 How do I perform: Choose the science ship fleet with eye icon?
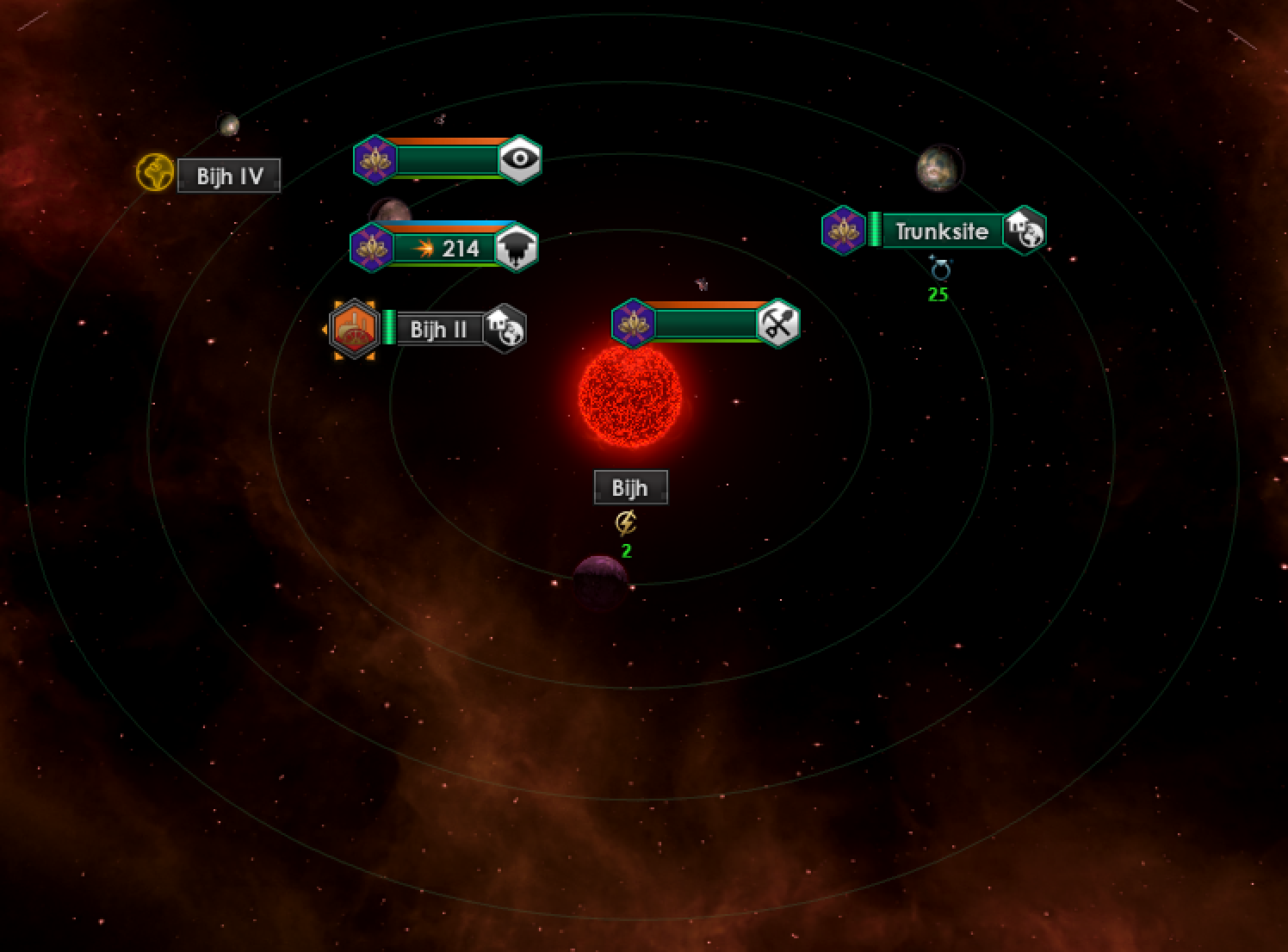[x=448, y=159]
